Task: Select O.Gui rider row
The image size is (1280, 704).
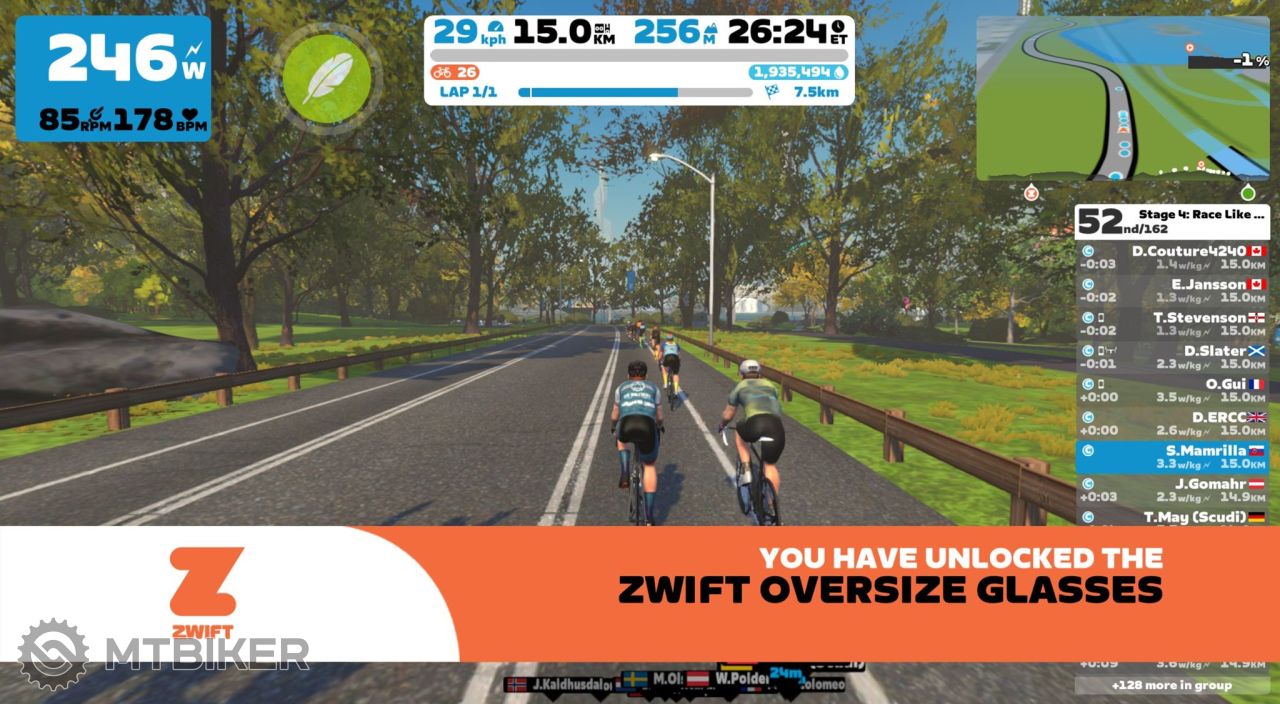Action: click(x=1171, y=389)
